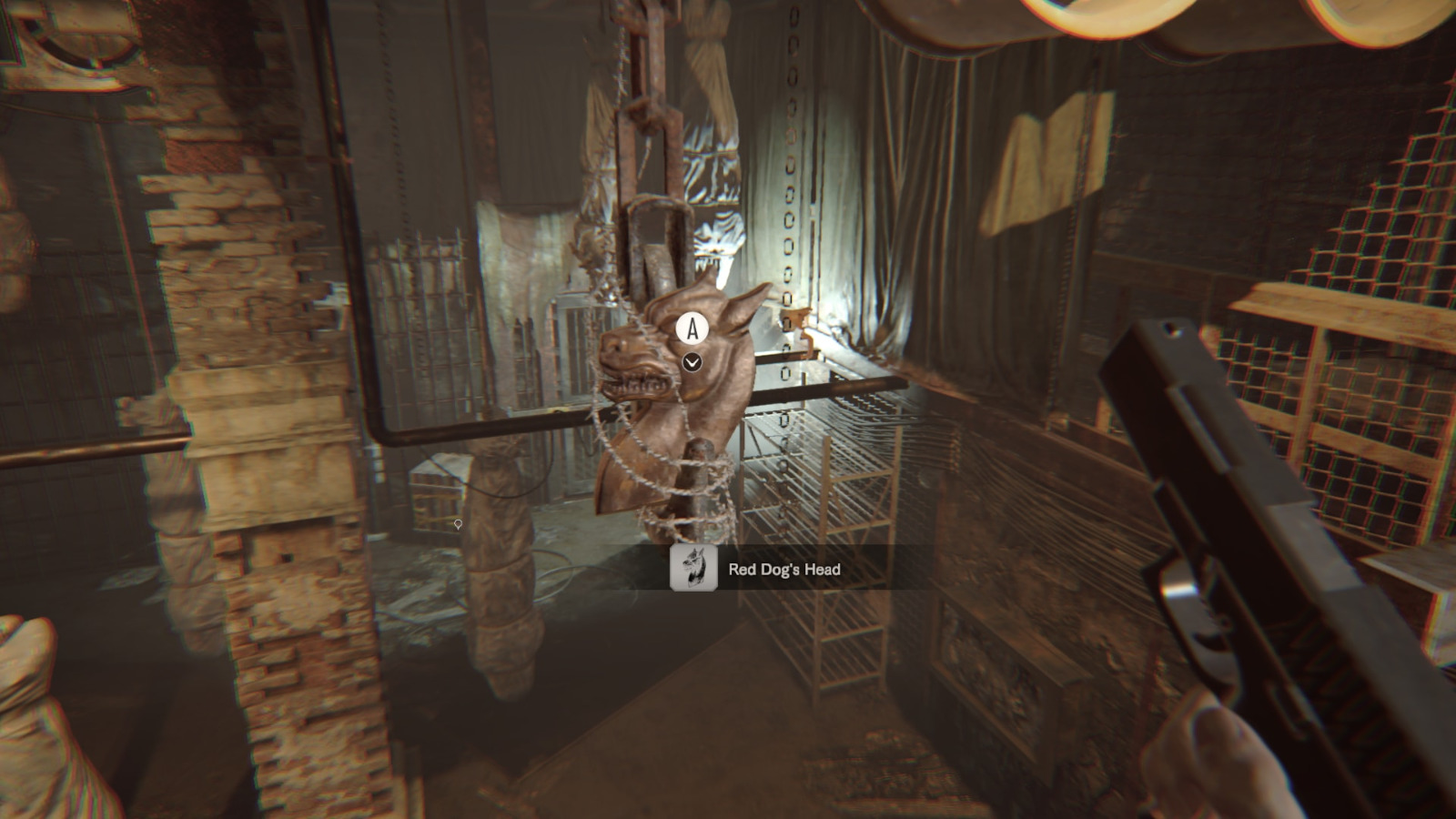1456x819 pixels.
Task: Select the Red Dog's Head item label
Action: pos(784,570)
